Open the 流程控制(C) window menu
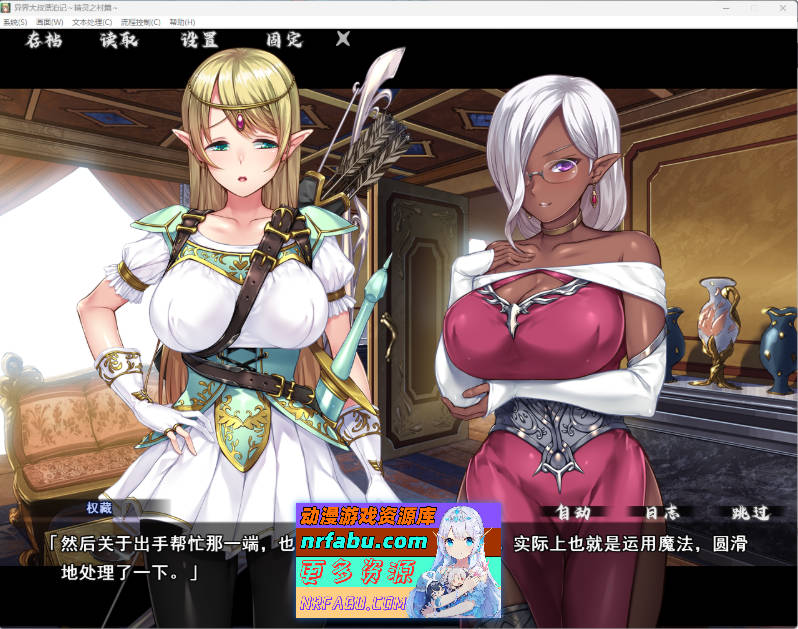This screenshot has width=798, height=629. [x=141, y=21]
